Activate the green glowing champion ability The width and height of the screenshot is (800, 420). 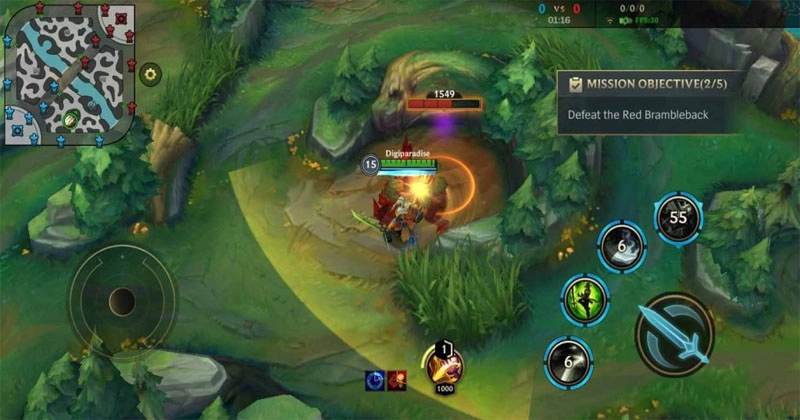click(x=585, y=299)
